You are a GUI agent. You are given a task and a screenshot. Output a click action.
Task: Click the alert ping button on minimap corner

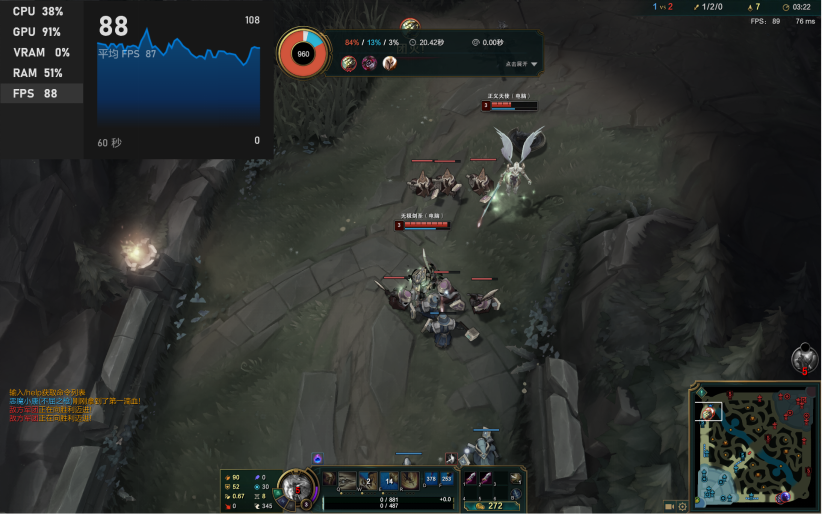coord(700,391)
